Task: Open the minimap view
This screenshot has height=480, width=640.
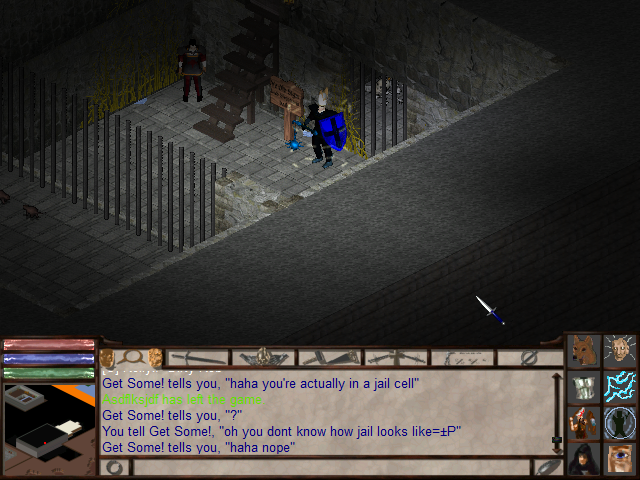Action: click(x=48, y=420)
